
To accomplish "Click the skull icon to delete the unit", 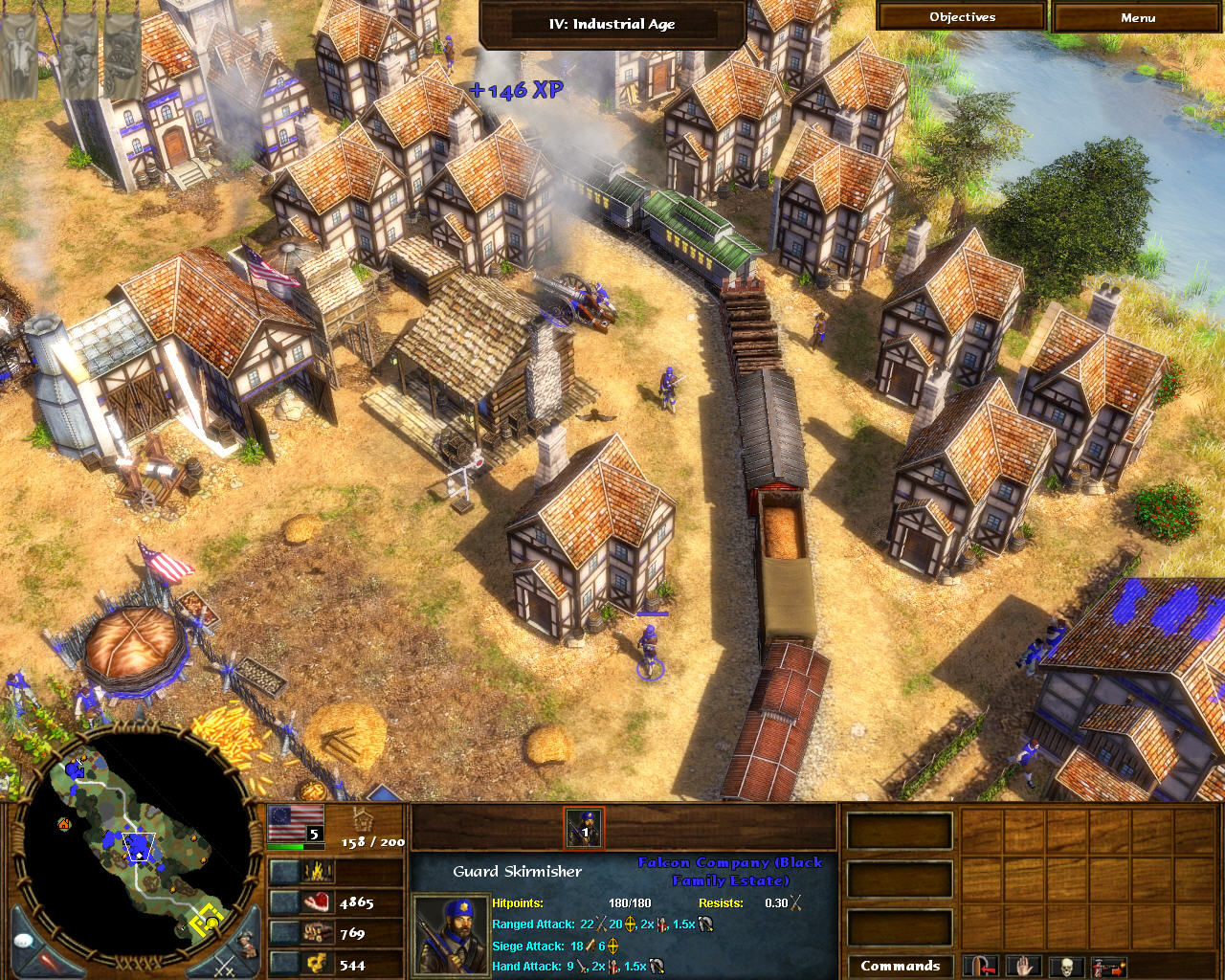I will [x=1066, y=969].
